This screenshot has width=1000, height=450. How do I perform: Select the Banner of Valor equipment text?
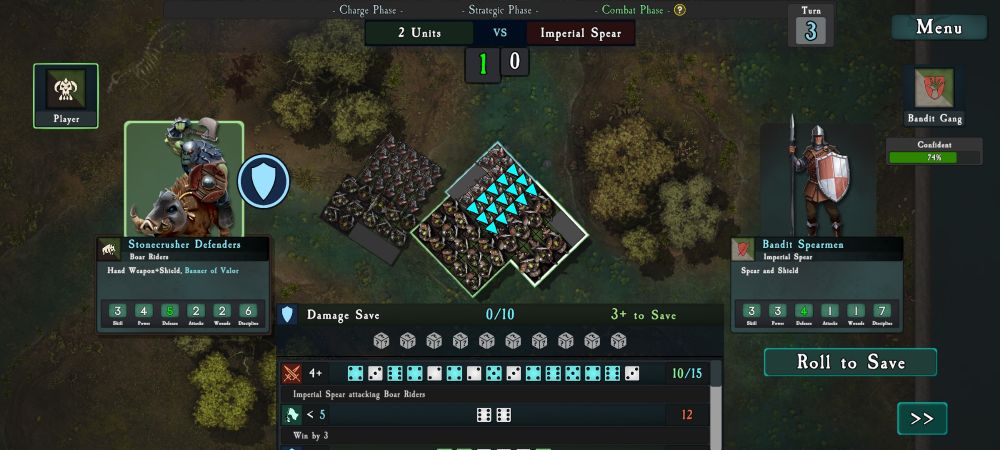click(212, 270)
